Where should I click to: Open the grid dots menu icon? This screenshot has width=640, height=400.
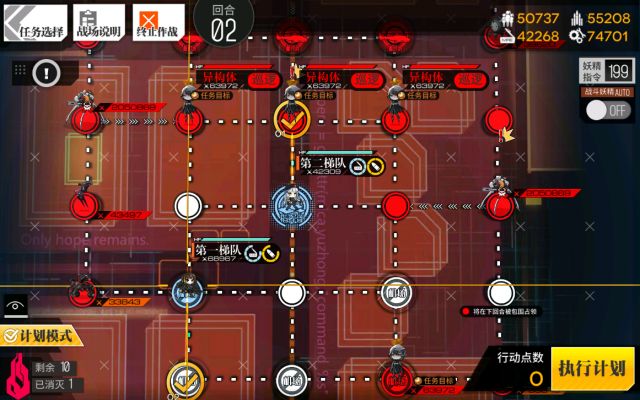(x=17, y=71)
